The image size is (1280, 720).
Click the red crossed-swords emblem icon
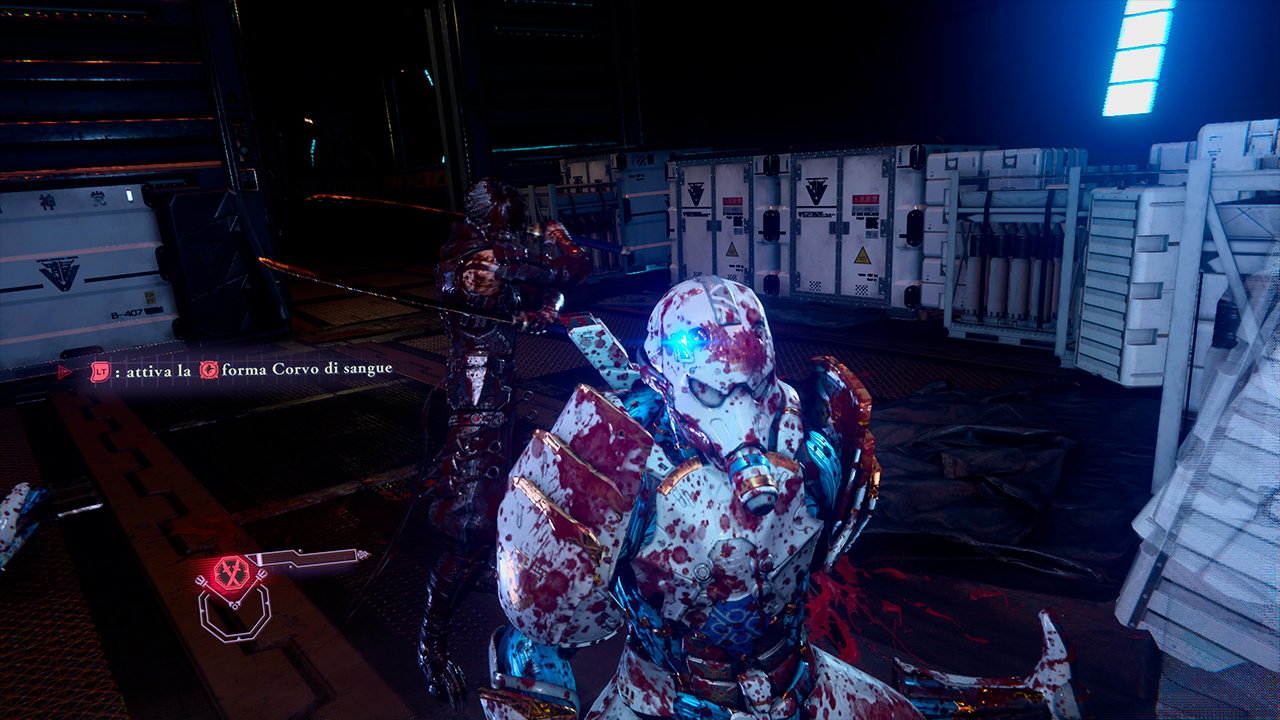pos(231,572)
